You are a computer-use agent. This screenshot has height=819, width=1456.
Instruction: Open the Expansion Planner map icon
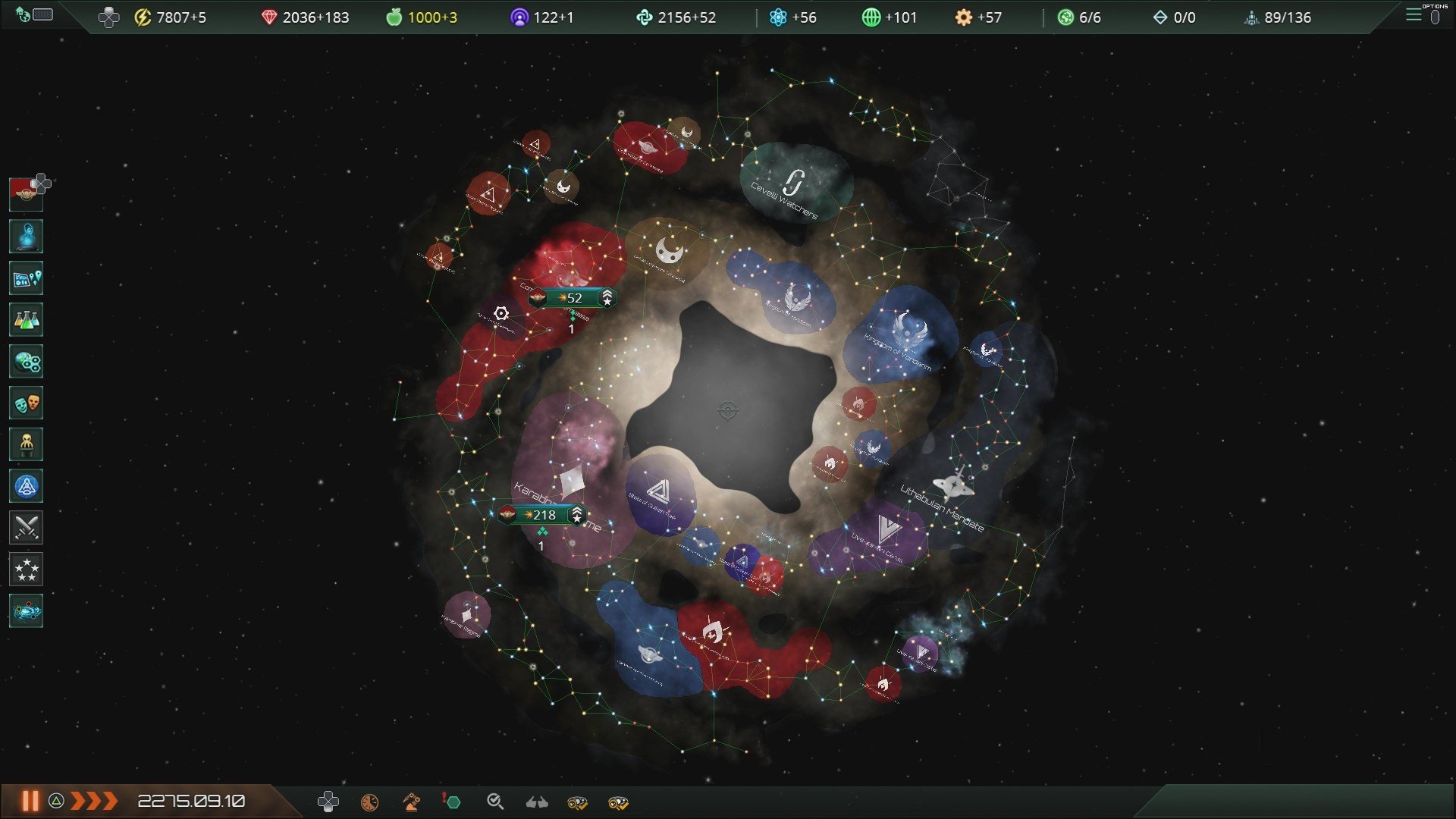point(26,278)
